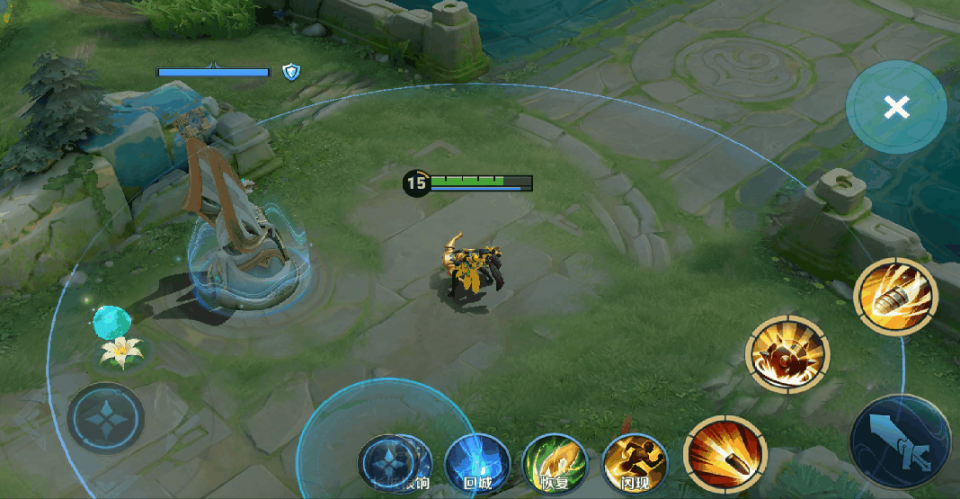Activate the spinning golden wheel skill
Viewport: 960px width, 499px height.
point(787,354)
